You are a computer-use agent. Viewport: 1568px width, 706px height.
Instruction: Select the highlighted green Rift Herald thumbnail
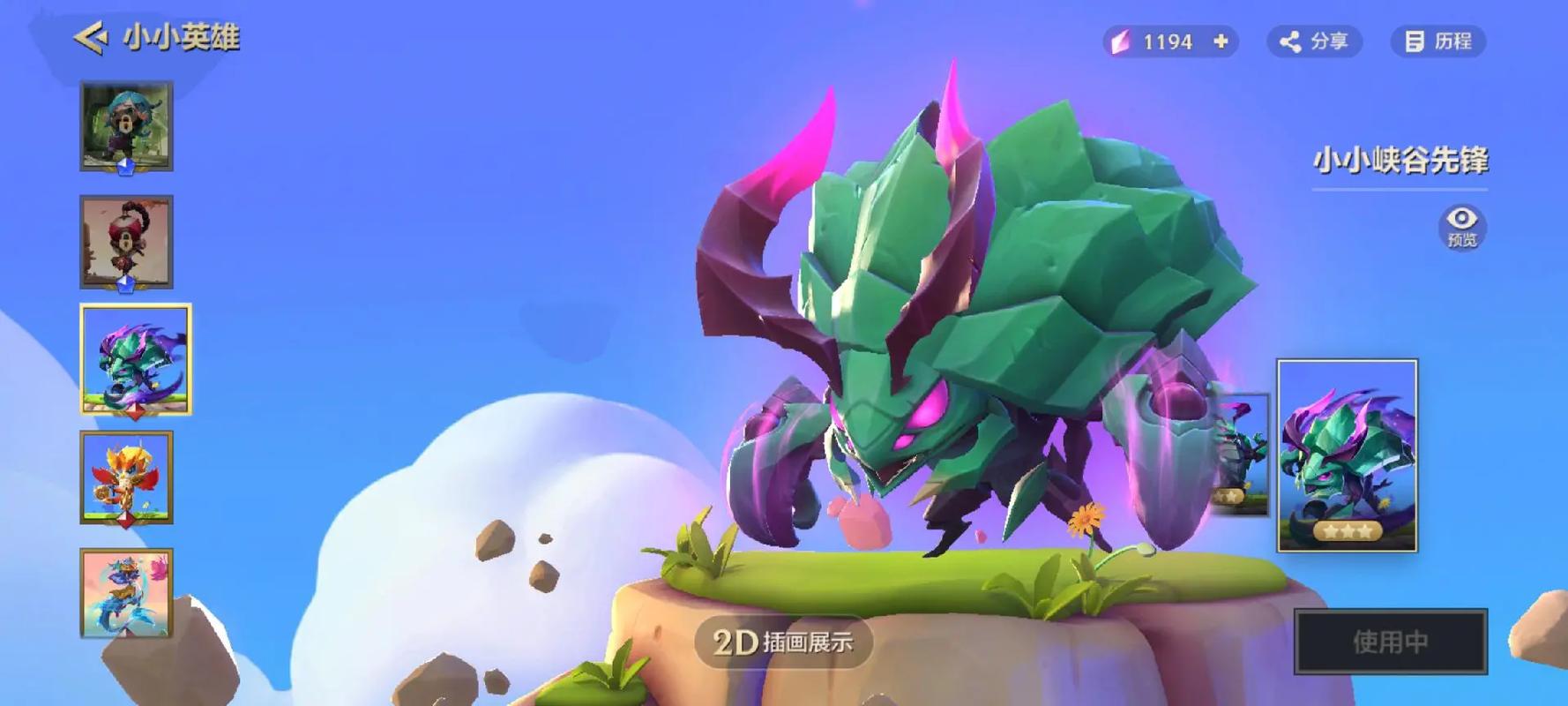[x=135, y=359]
